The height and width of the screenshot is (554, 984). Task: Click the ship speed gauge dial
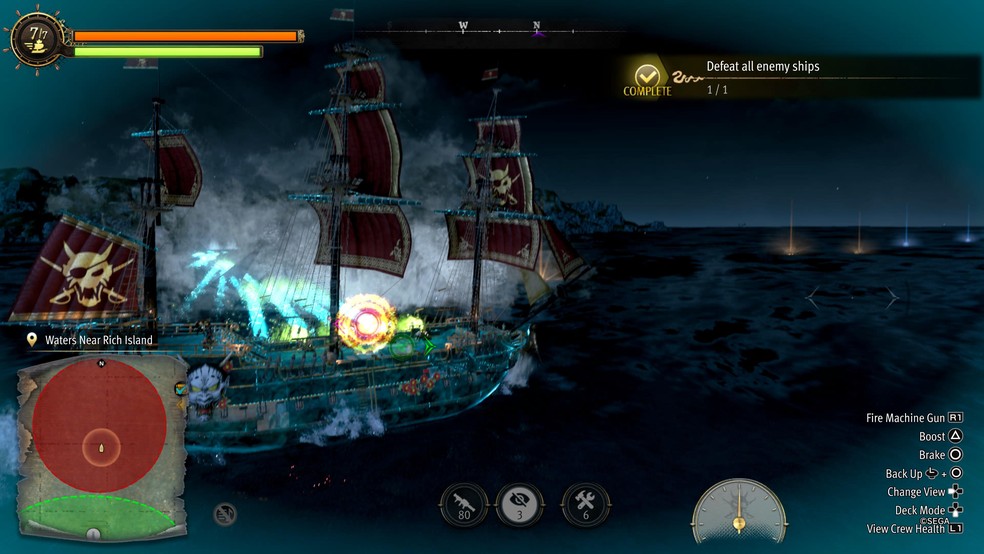click(739, 511)
